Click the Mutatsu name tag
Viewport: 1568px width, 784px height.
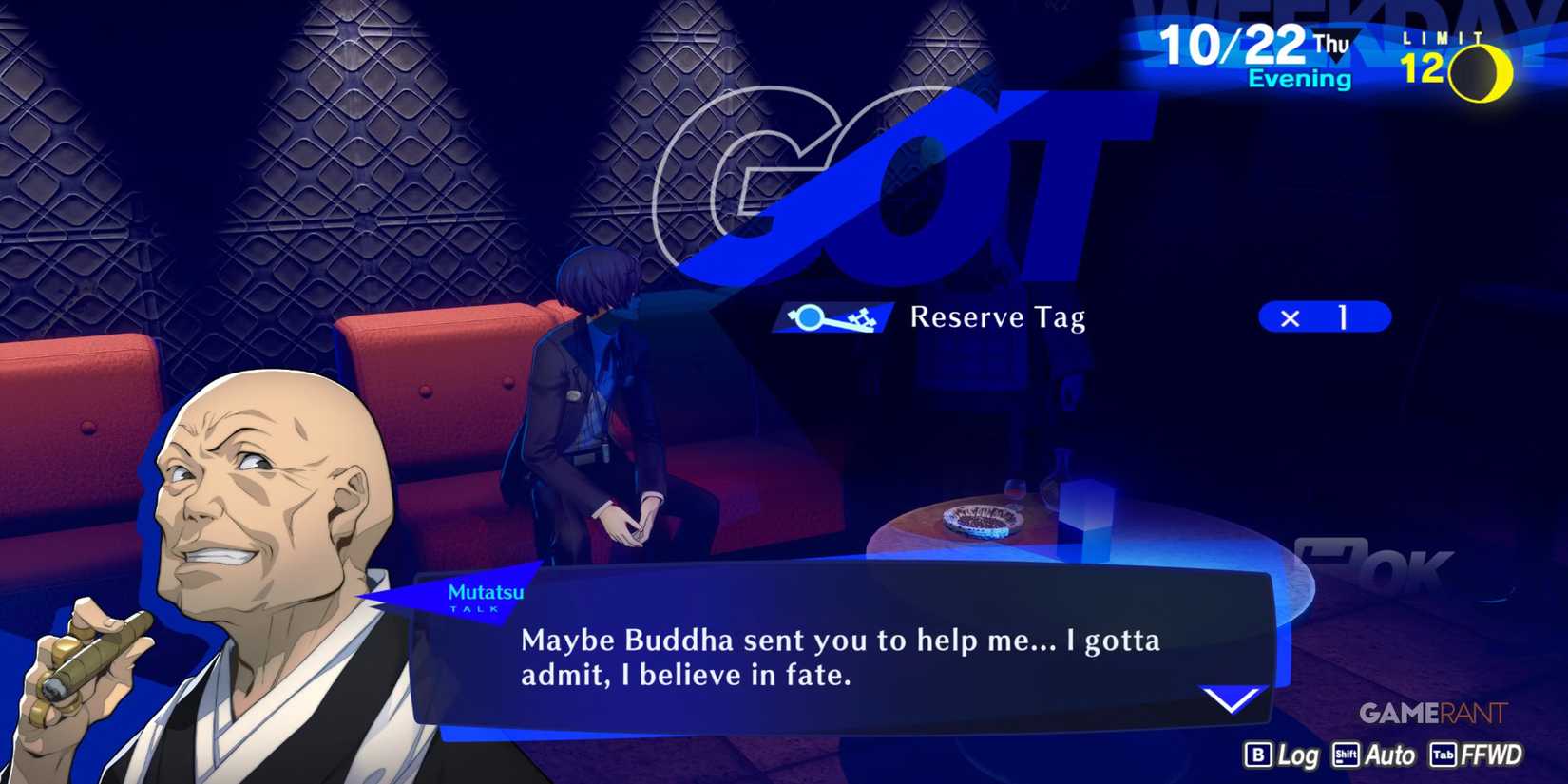485,593
